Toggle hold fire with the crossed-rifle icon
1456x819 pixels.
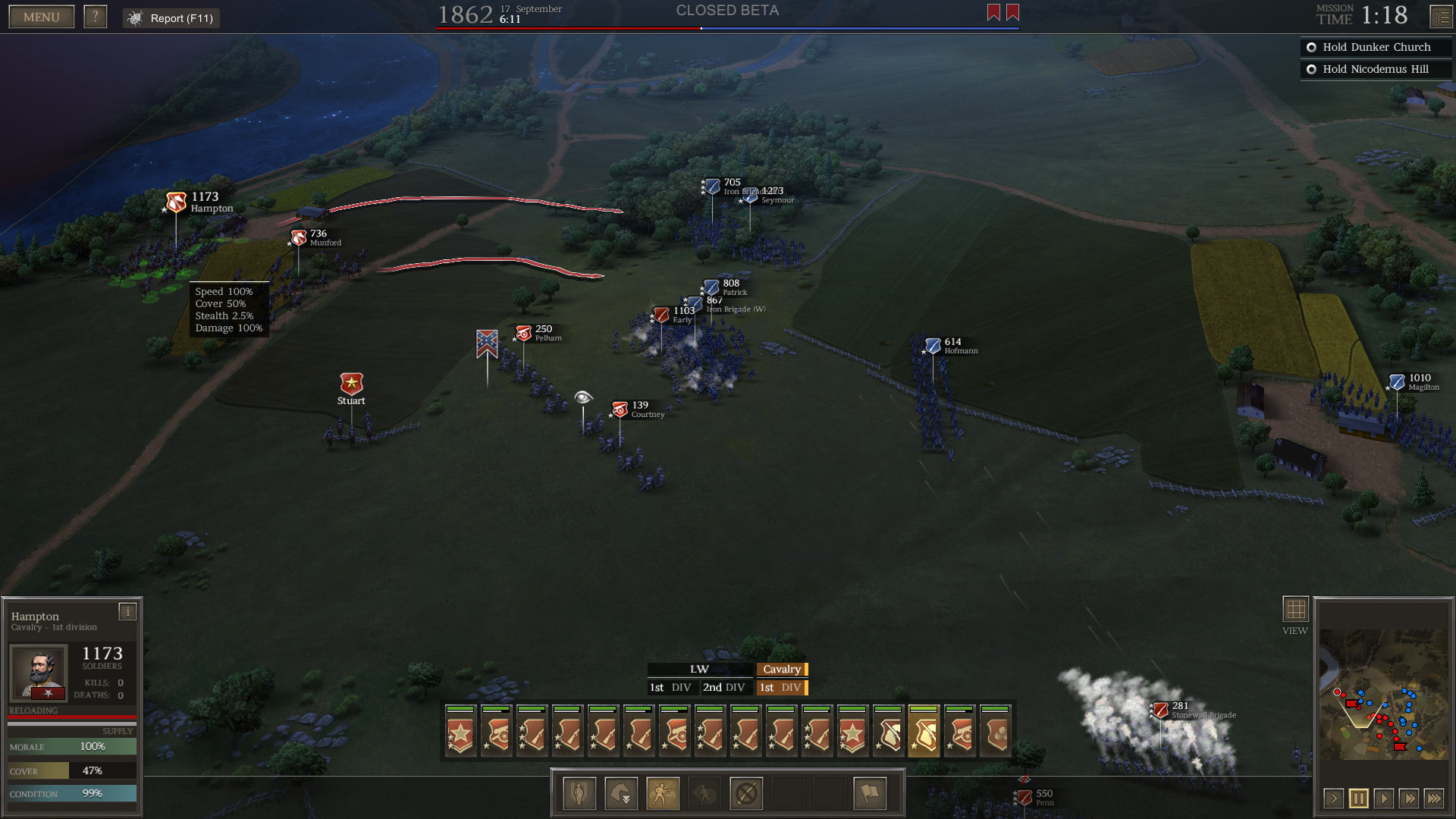[746, 792]
